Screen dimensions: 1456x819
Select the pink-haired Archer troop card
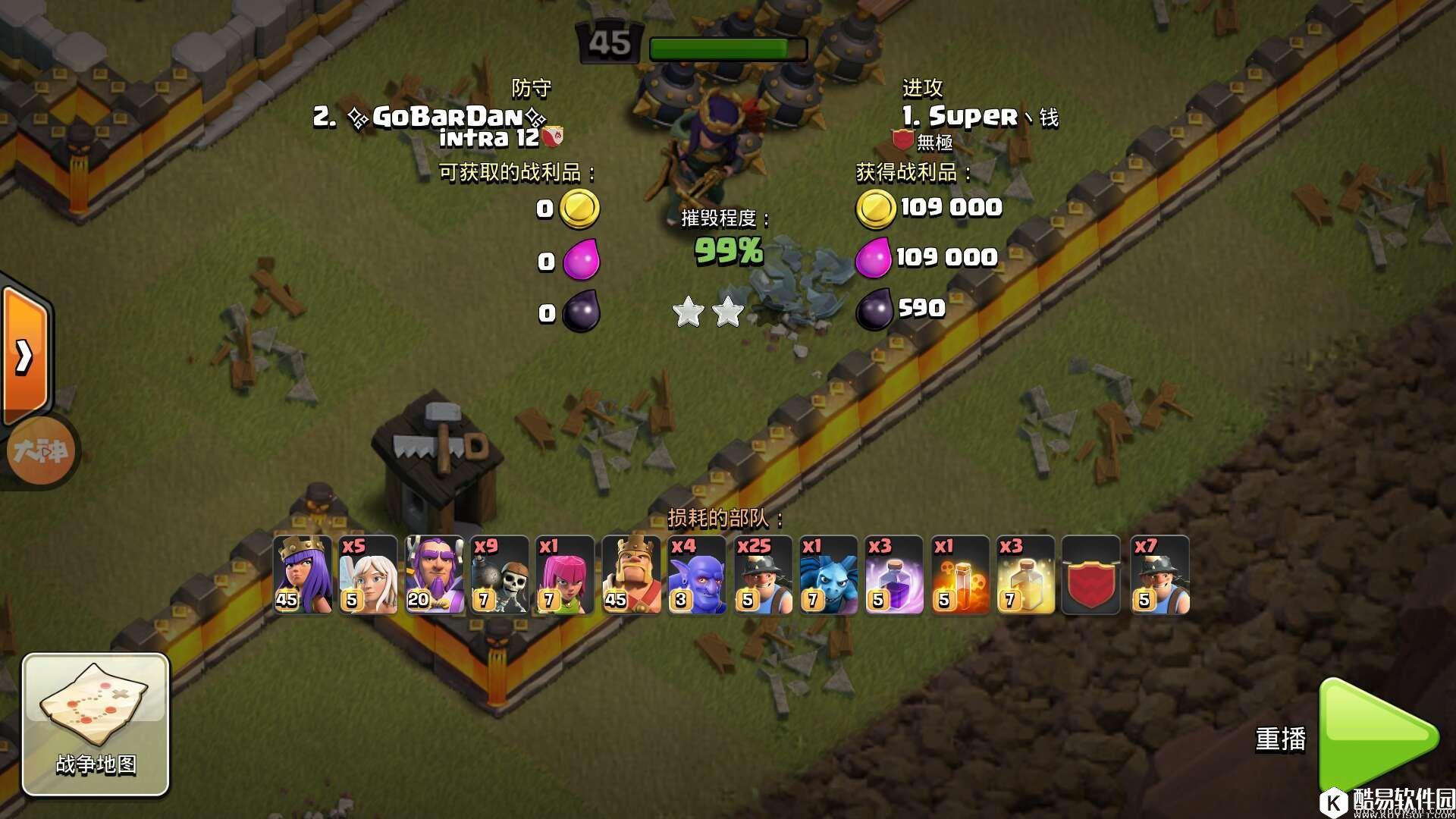click(x=565, y=575)
